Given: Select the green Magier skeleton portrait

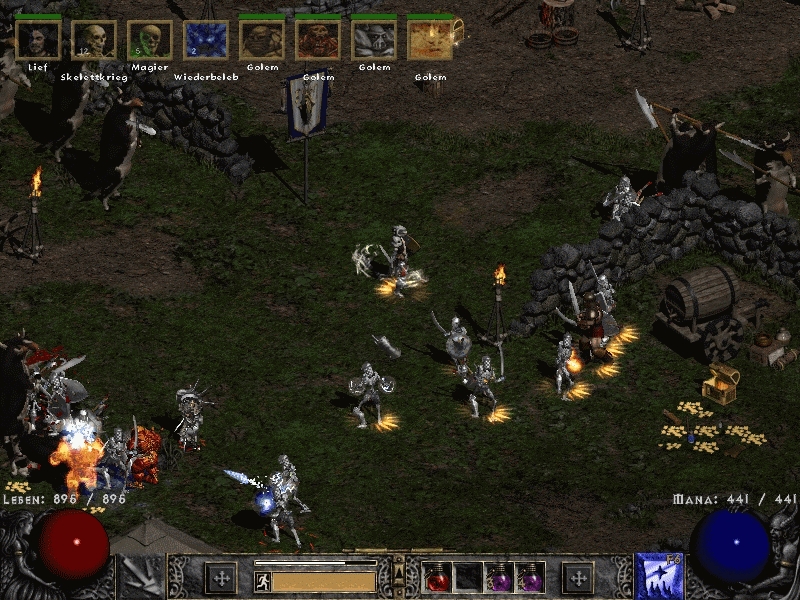Looking at the screenshot, I should click(149, 40).
